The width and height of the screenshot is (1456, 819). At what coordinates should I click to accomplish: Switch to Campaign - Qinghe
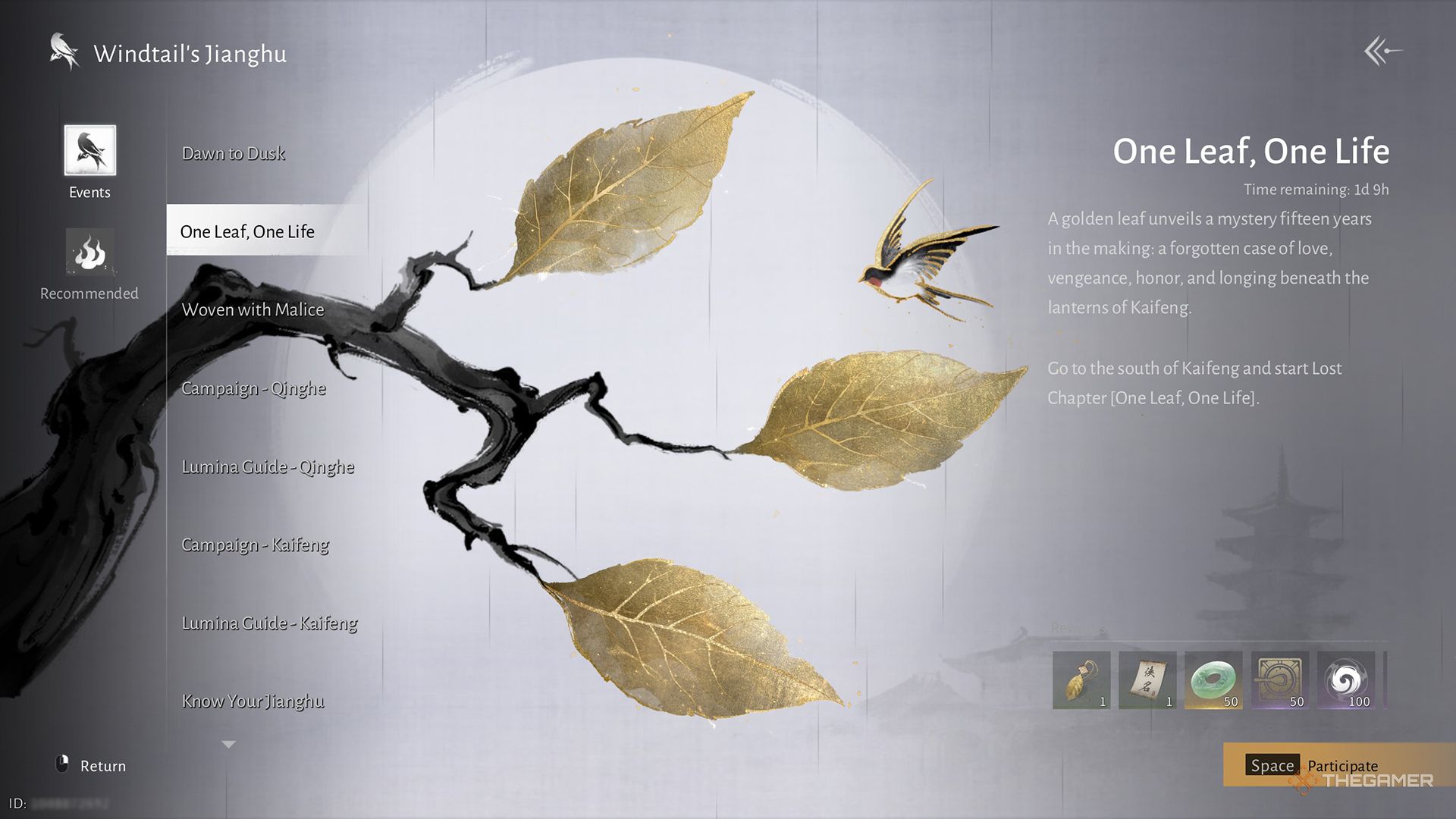[253, 388]
